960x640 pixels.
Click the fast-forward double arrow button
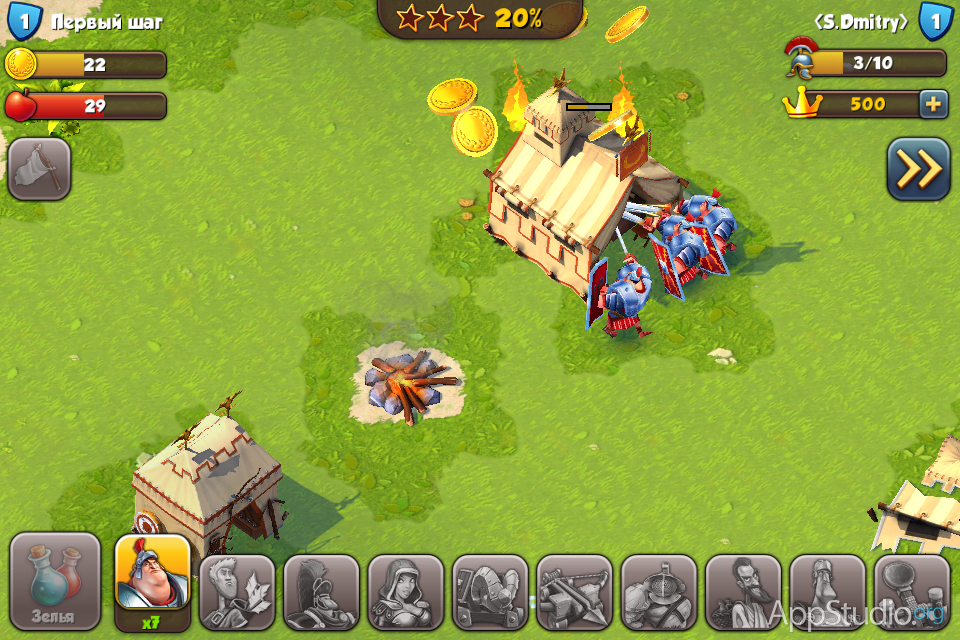(x=918, y=169)
